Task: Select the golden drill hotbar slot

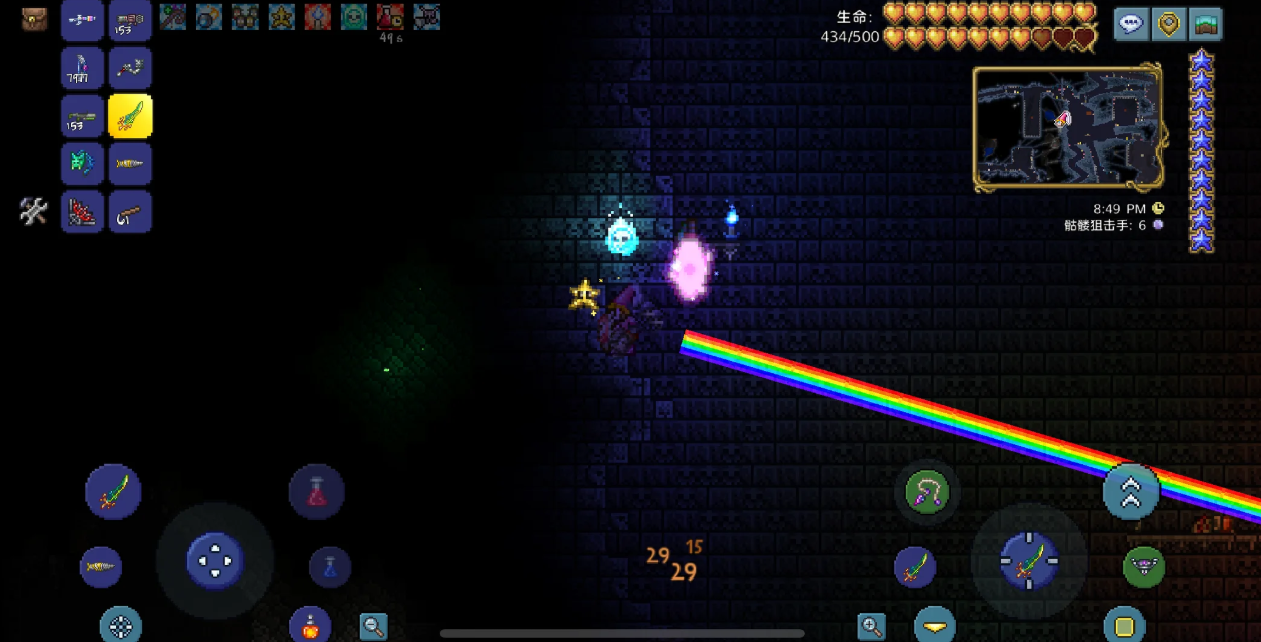Action: 130,164
